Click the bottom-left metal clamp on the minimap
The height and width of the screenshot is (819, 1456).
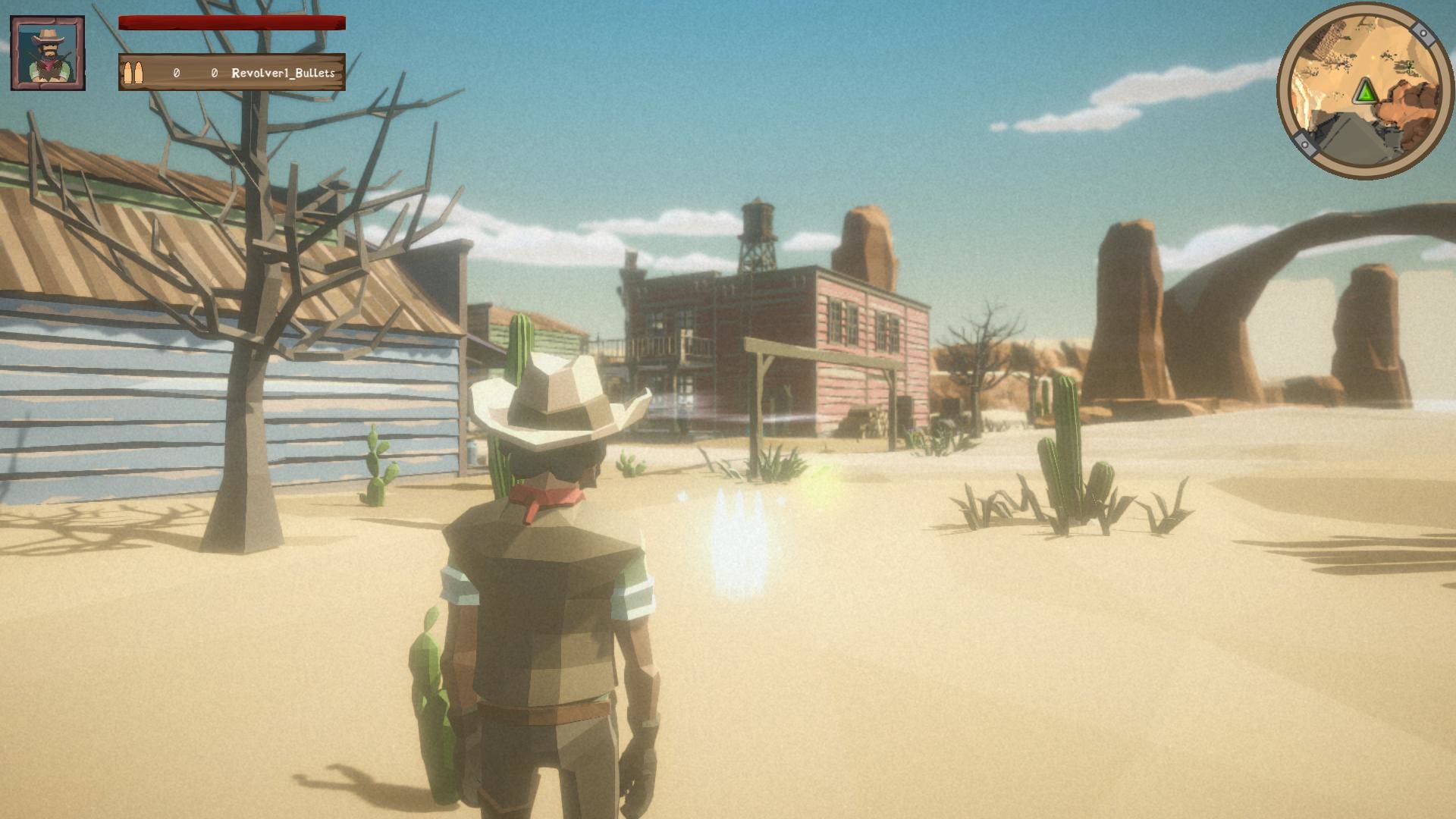(x=1305, y=144)
